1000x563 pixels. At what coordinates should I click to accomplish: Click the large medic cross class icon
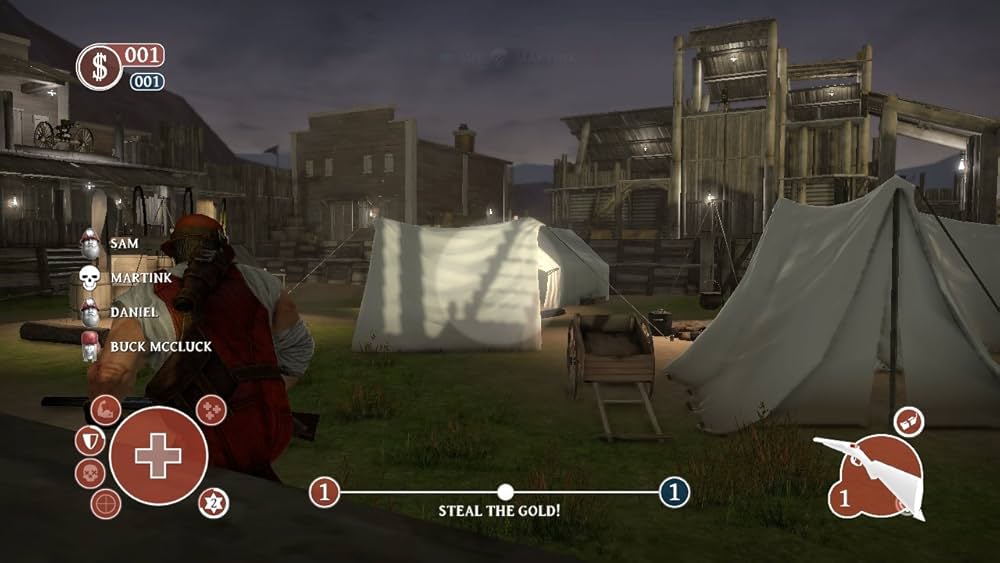(x=158, y=456)
